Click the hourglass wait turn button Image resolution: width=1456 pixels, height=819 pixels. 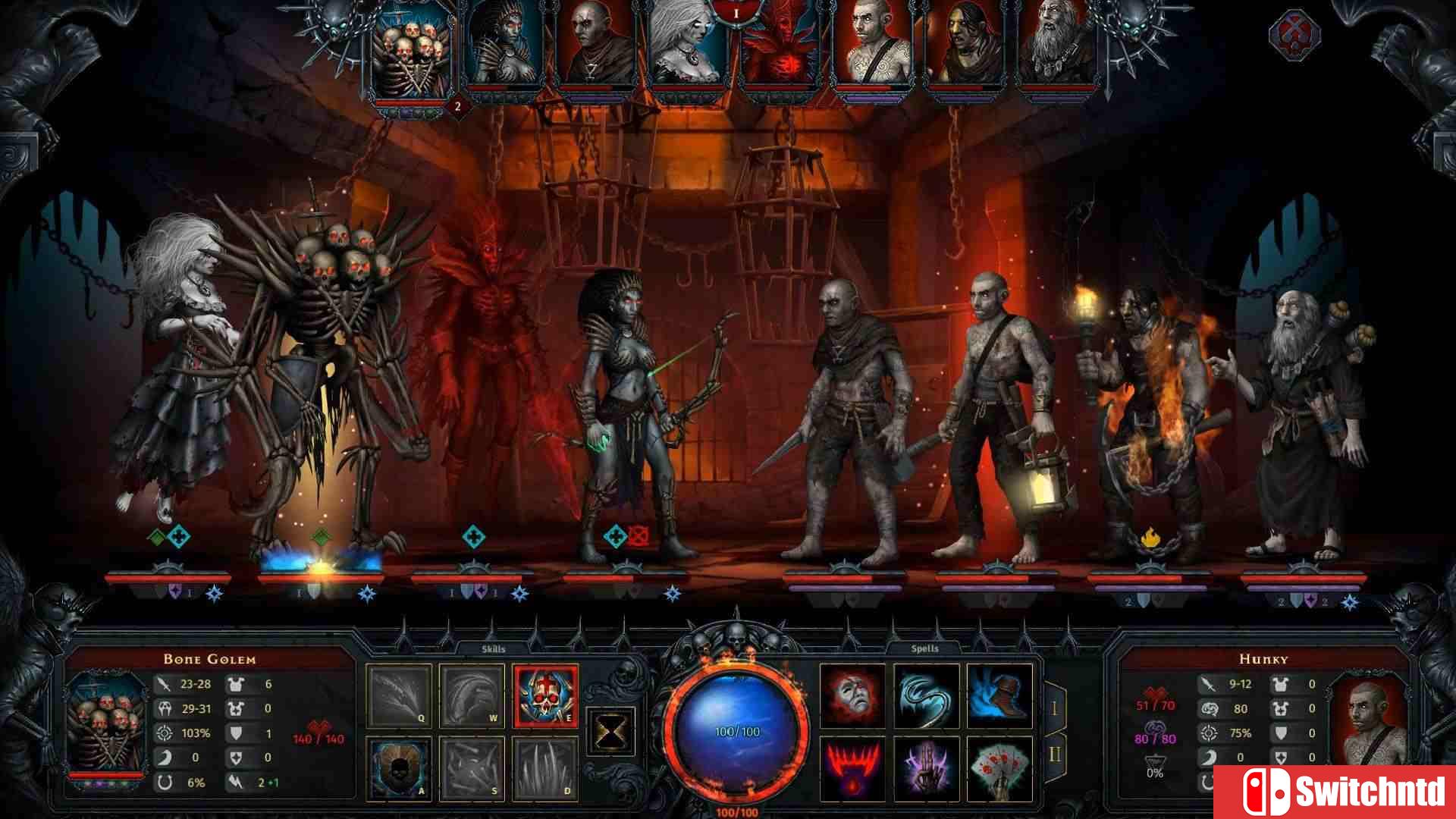[x=611, y=732]
